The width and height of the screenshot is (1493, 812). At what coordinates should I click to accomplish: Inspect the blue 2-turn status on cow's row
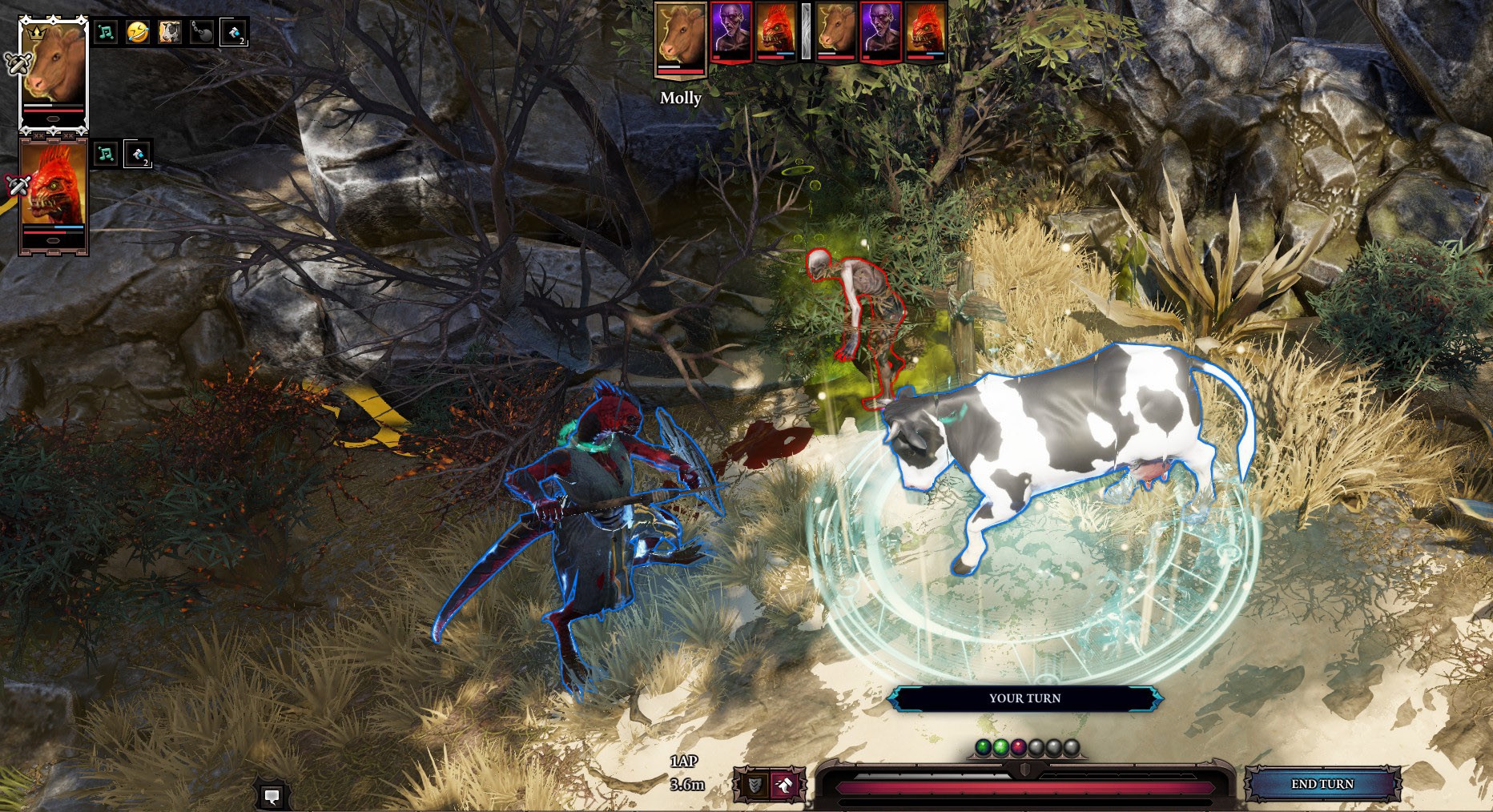point(233,33)
